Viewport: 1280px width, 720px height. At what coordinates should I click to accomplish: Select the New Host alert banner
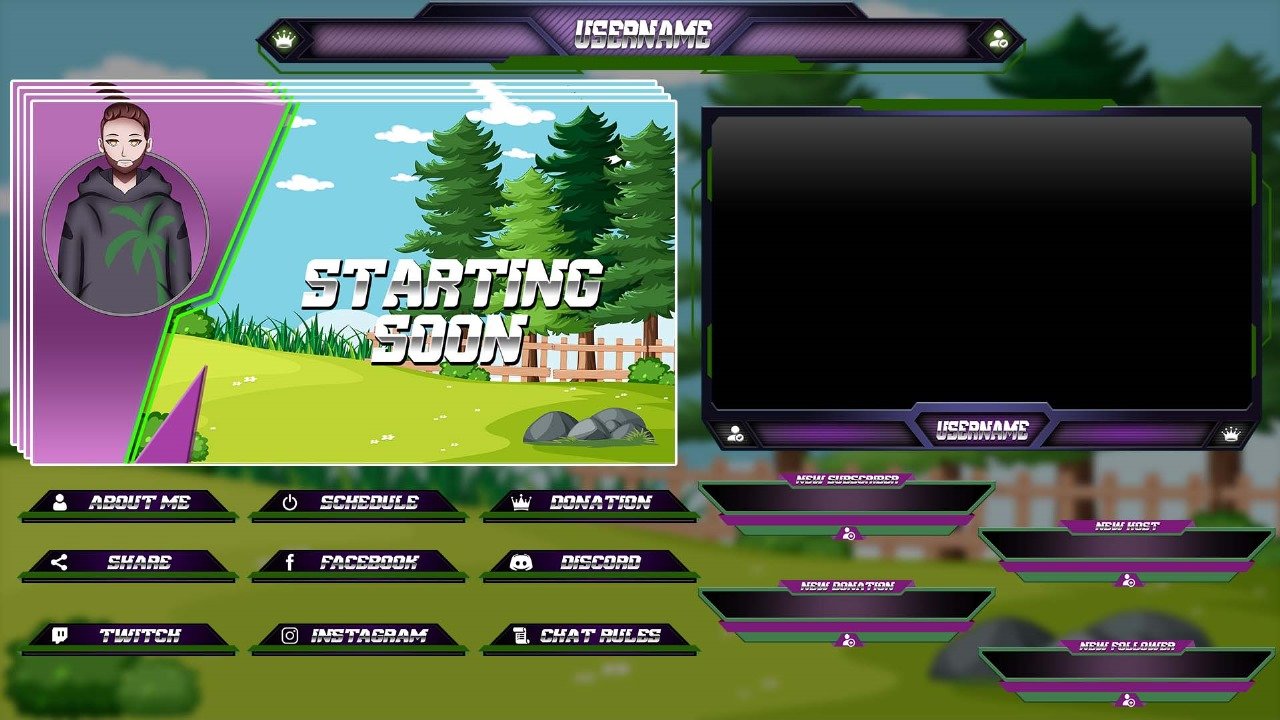1126,544
